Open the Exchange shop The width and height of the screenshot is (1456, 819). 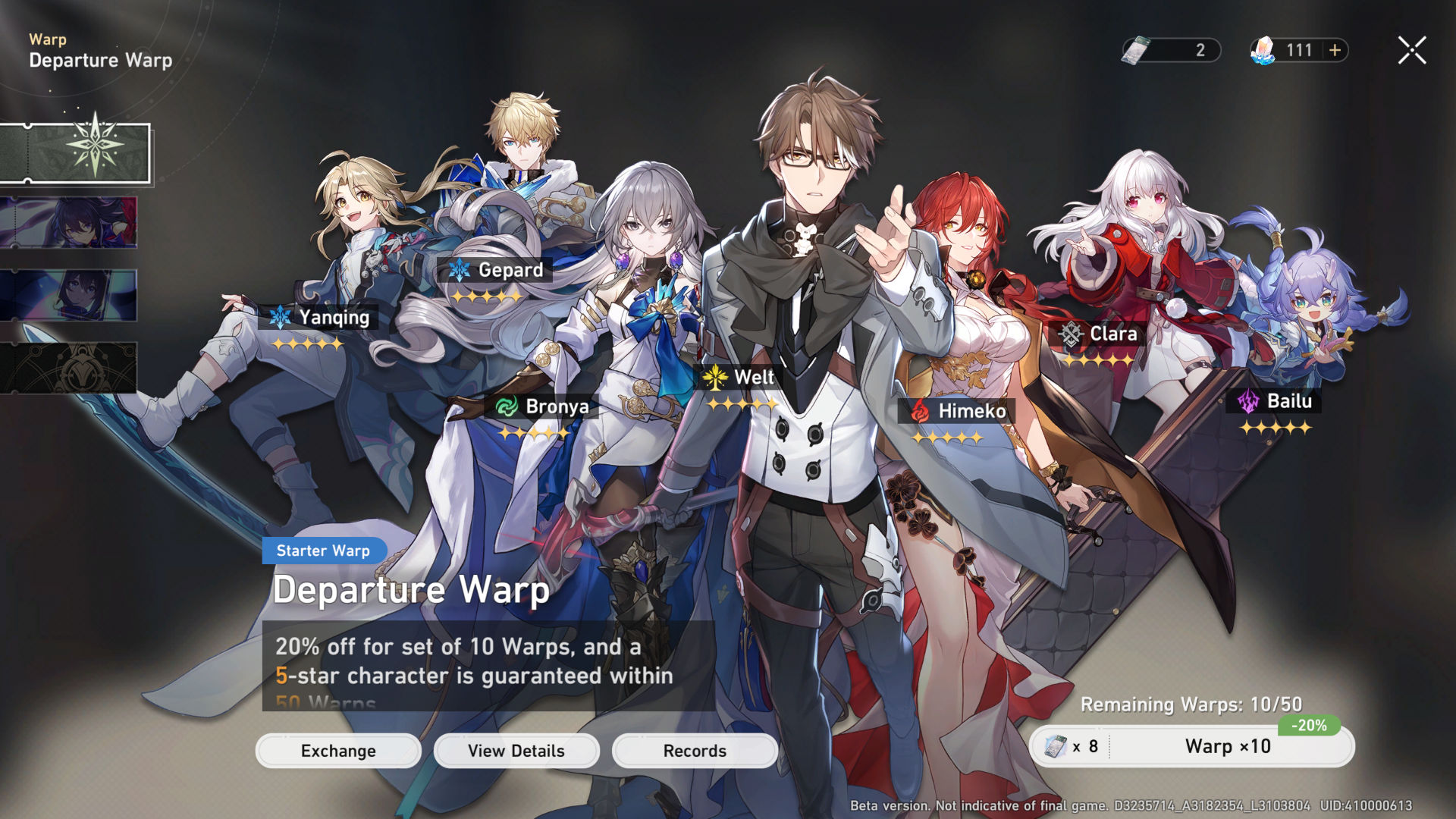pos(338,751)
